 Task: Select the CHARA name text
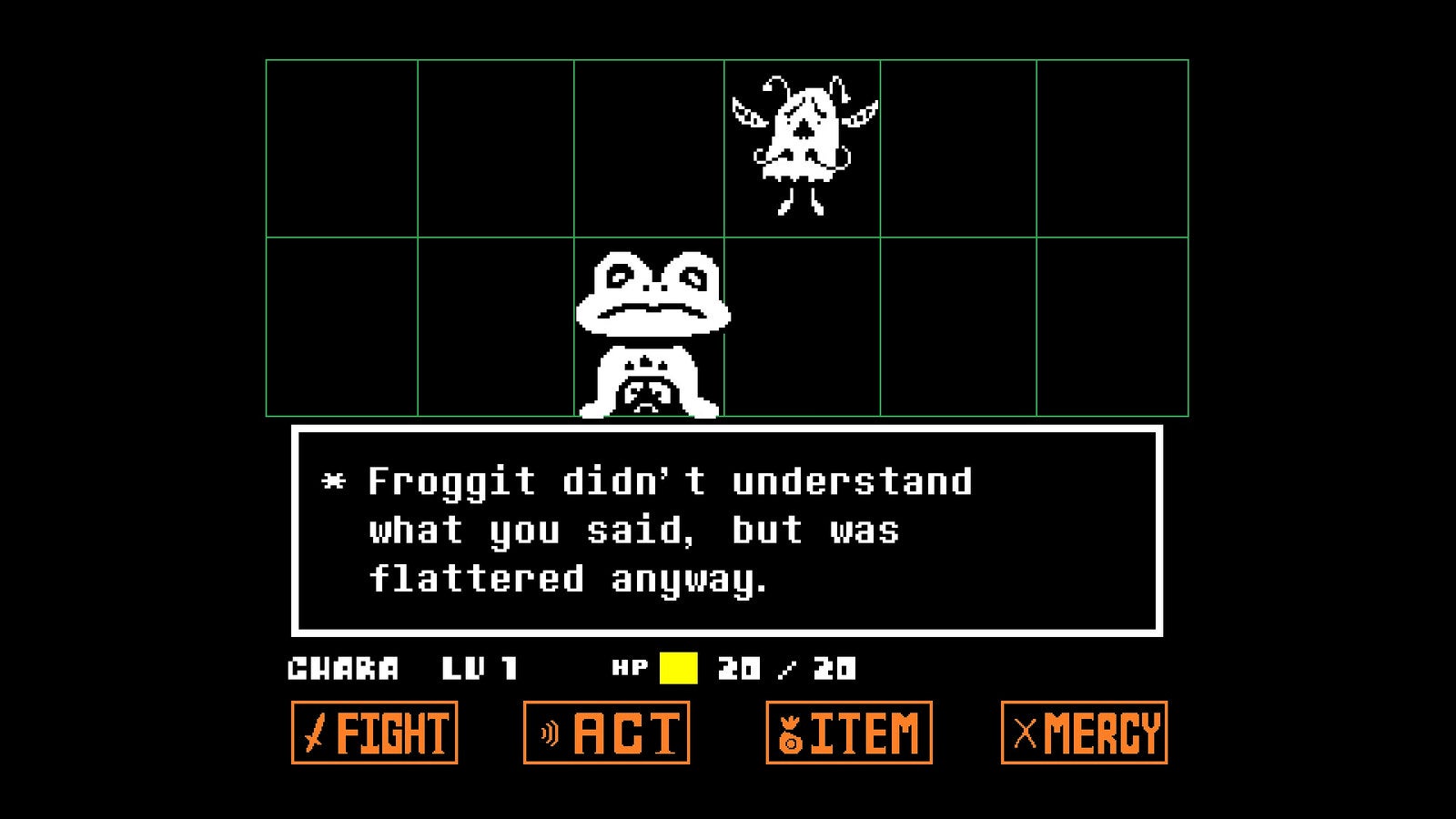(x=340, y=667)
